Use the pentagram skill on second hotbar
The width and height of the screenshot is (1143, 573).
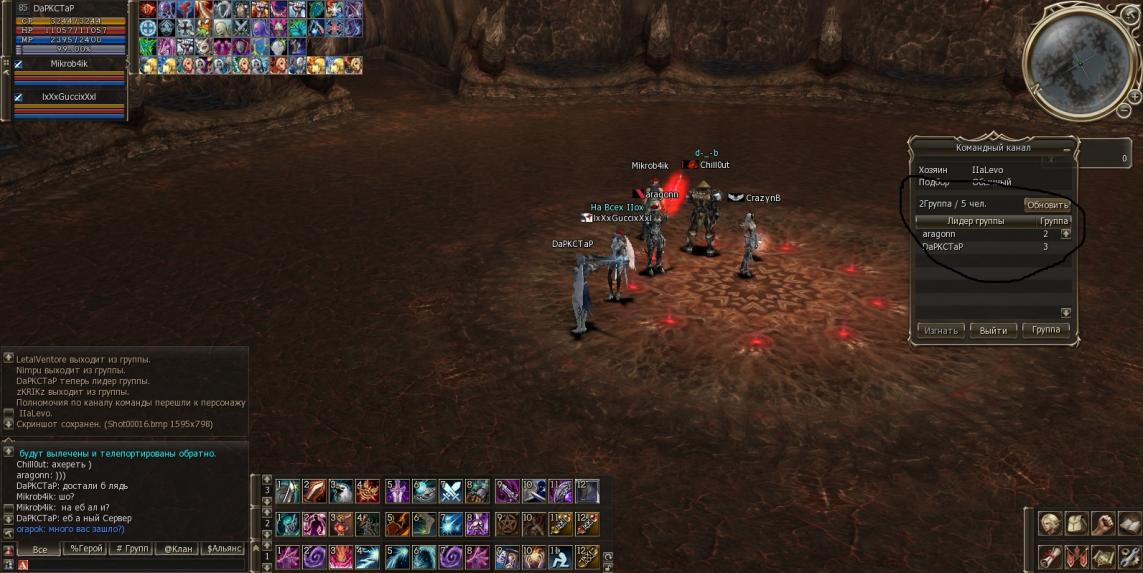click(506, 523)
